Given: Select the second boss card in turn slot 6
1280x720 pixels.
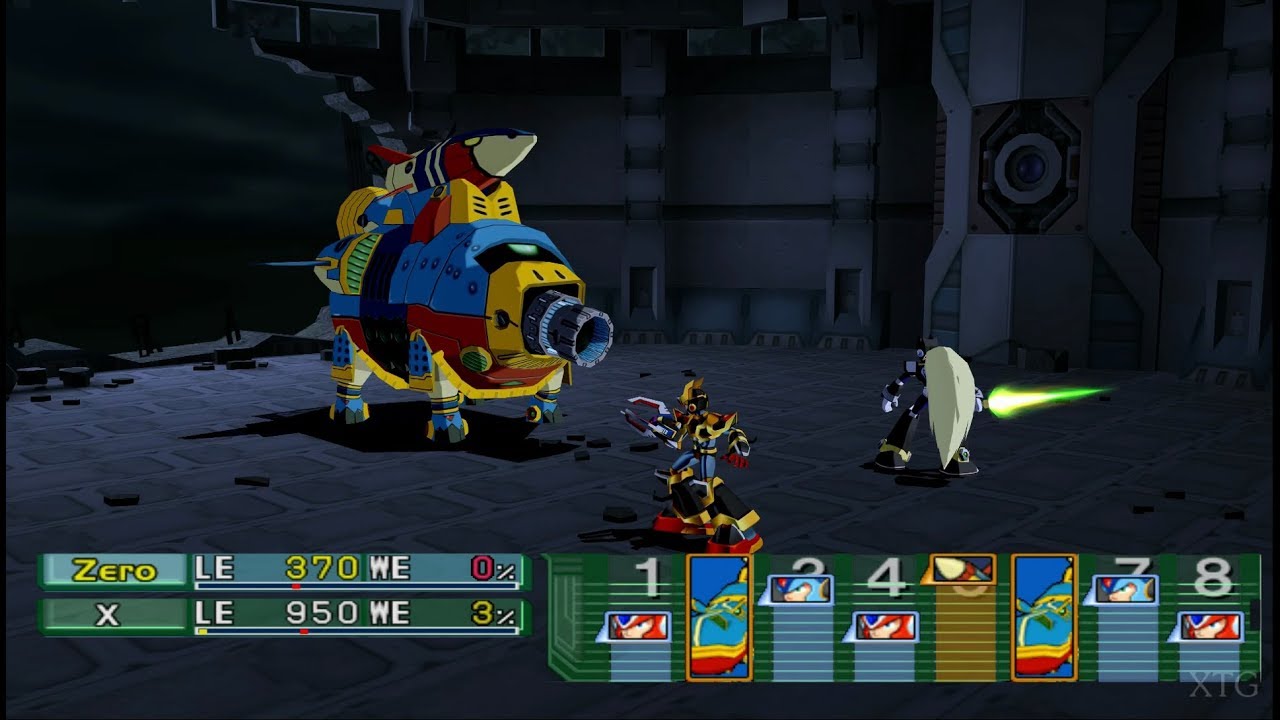Looking at the screenshot, I should [x=1043, y=614].
